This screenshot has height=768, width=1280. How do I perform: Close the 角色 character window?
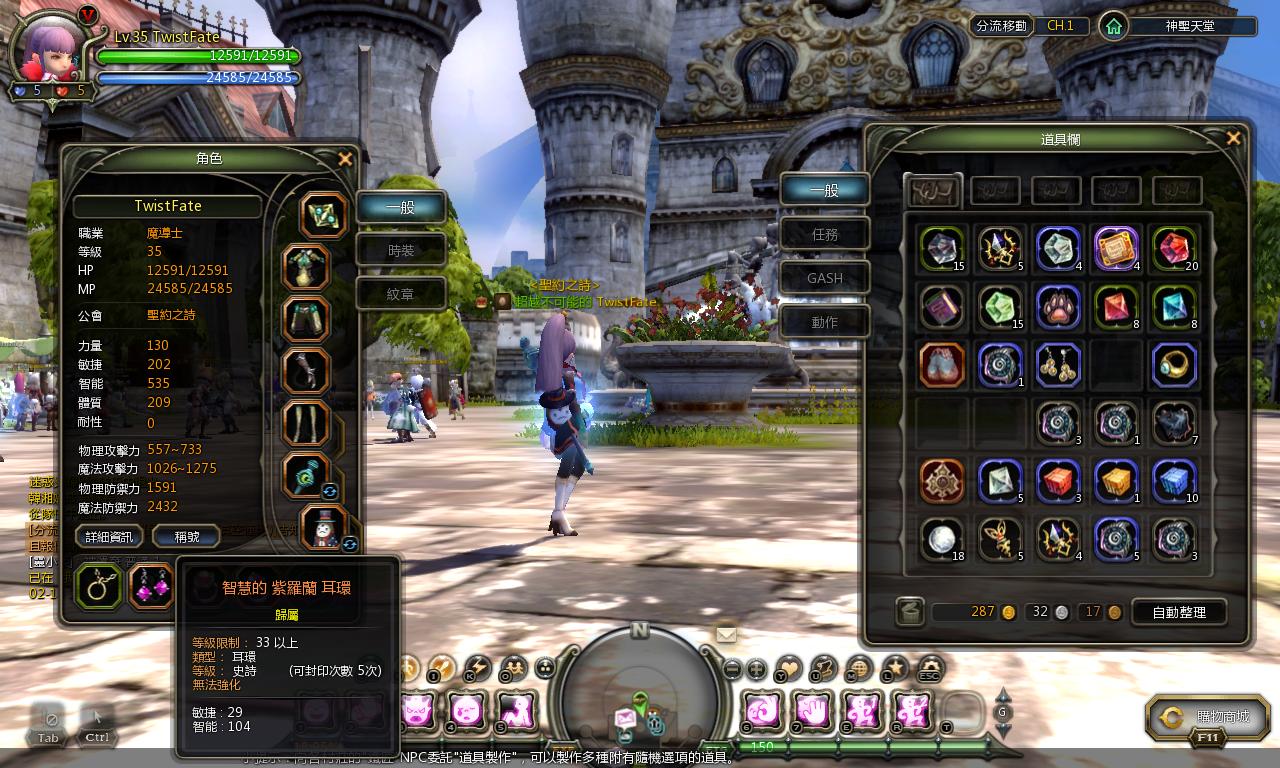point(345,159)
